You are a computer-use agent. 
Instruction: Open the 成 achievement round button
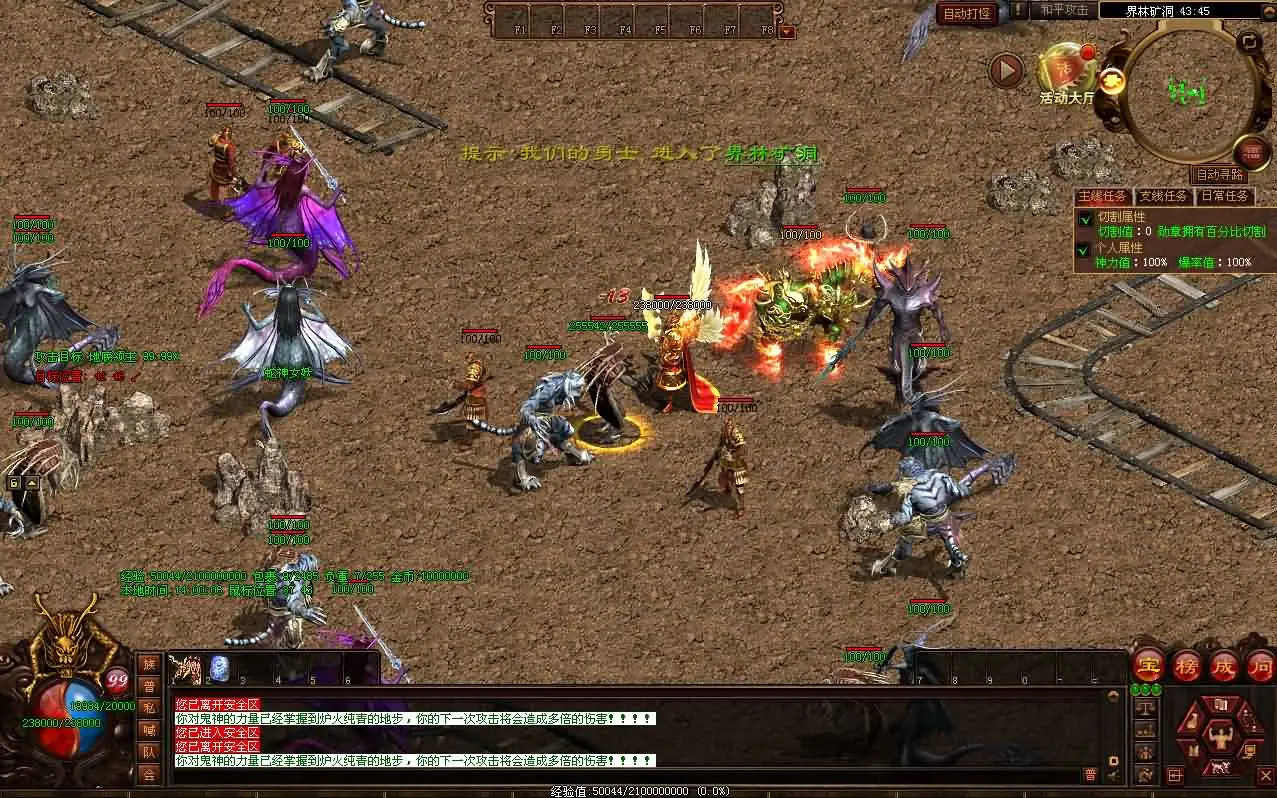click(1223, 665)
